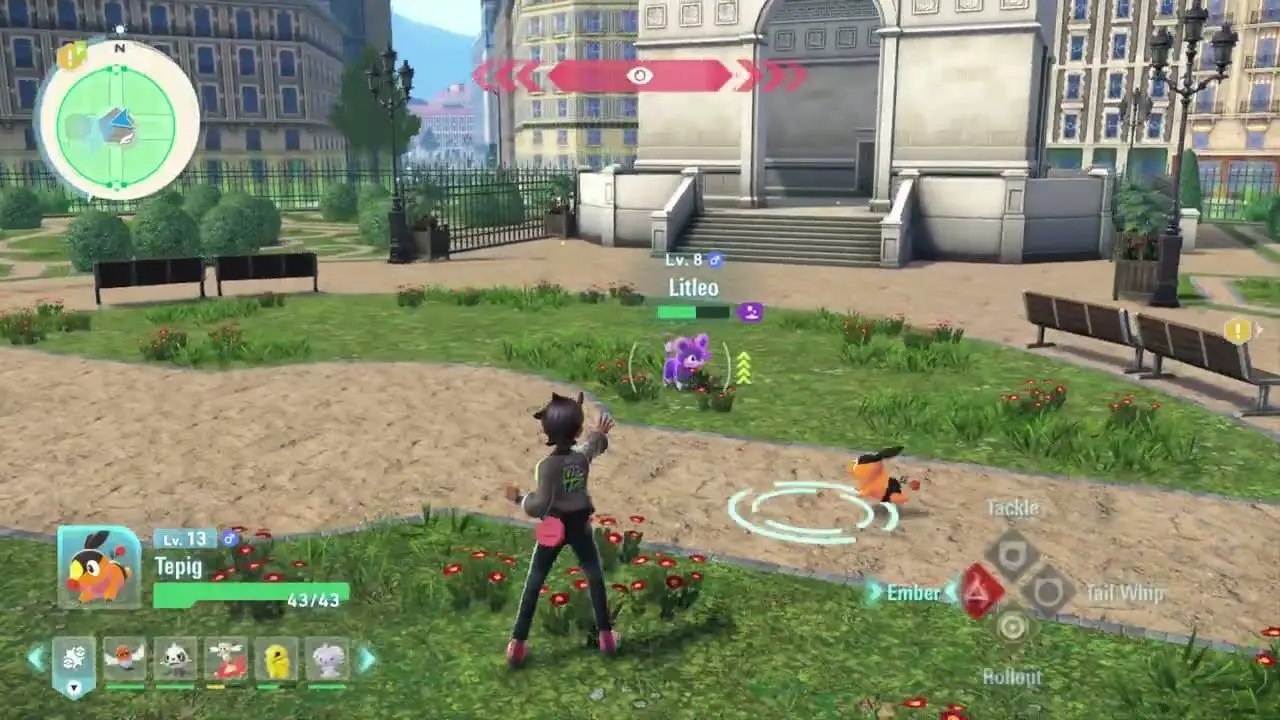Image resolution: width=1280 pixels, height=720 pixels.
Task: Select the Espurr party slot
Action: 327,660
